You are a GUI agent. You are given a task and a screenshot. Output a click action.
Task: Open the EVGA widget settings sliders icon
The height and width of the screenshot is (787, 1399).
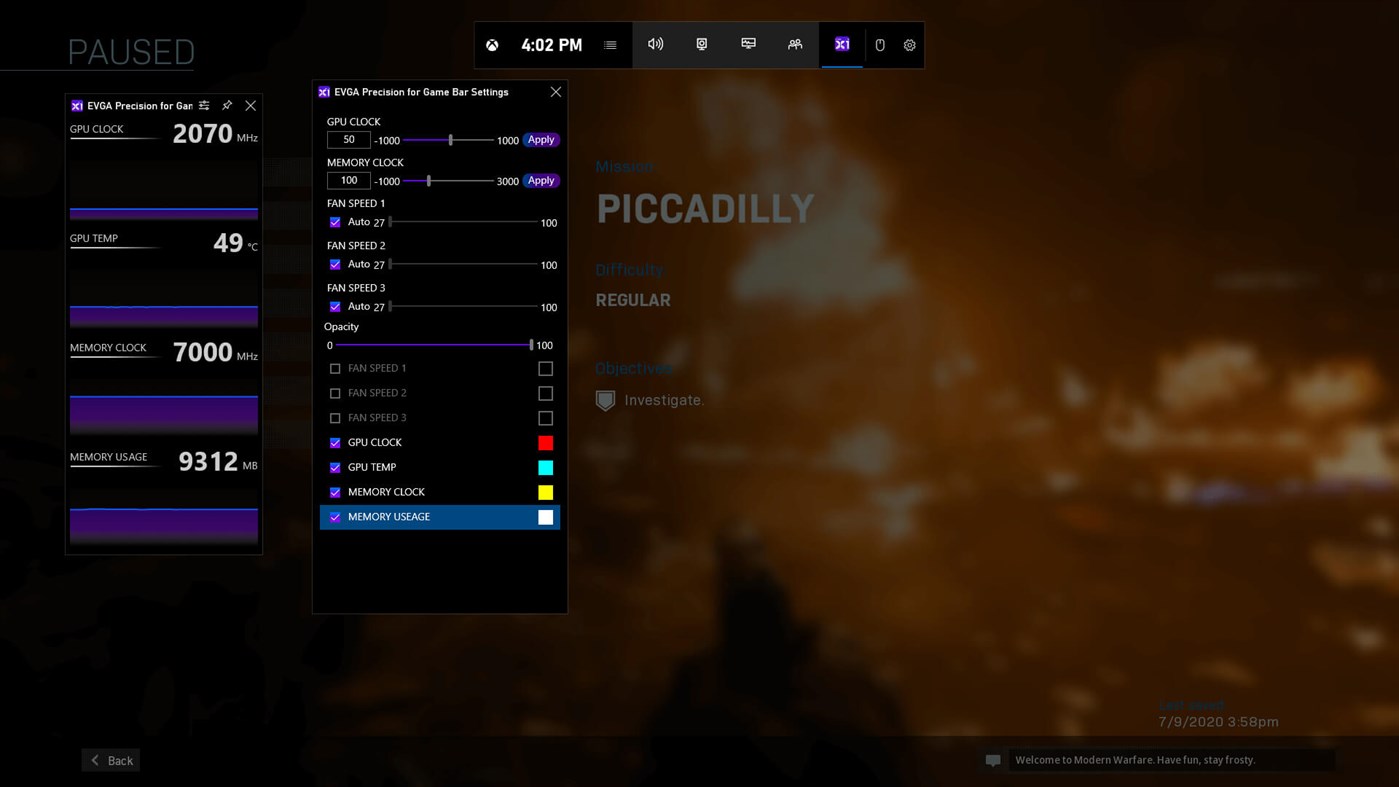[204, 106]
